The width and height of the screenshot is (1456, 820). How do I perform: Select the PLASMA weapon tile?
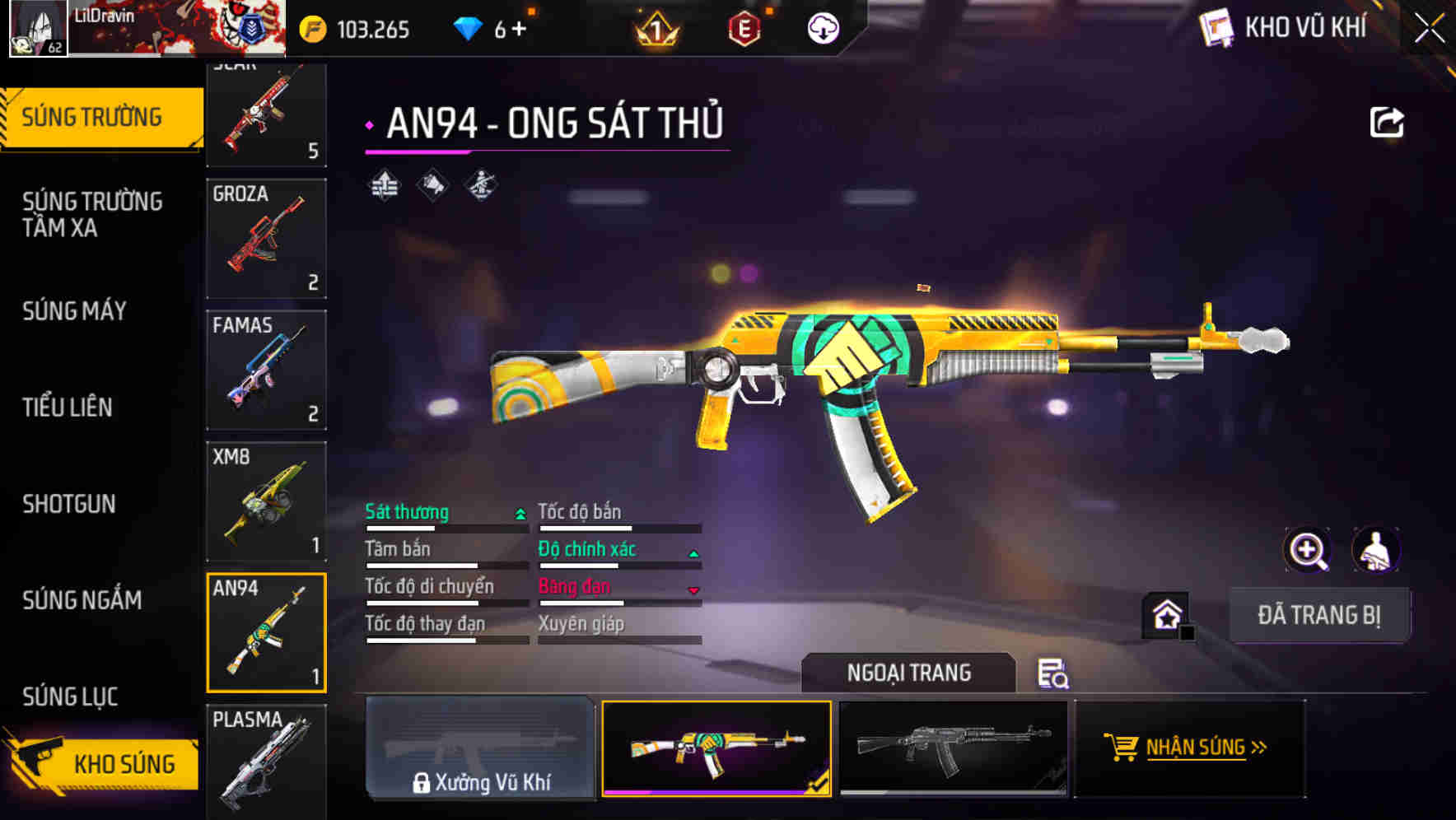(266, 761)
